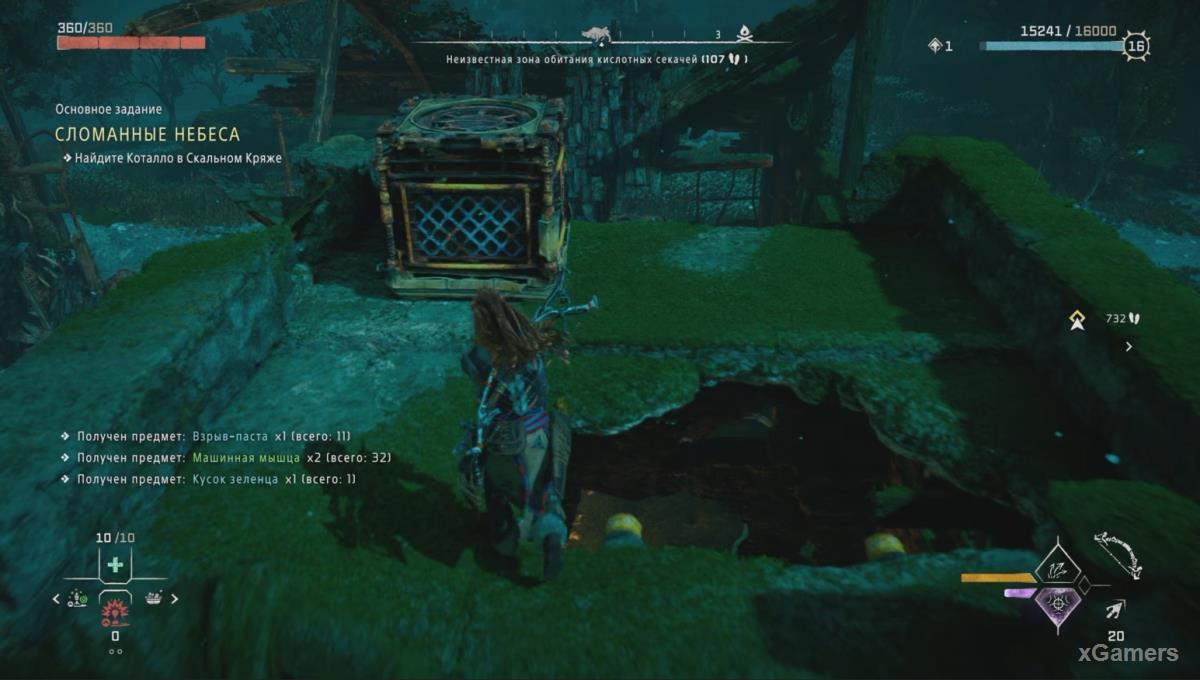Choose the arrow ammo type icon
This screenshot has height=680, width=1200.
tap(1116, 609)
